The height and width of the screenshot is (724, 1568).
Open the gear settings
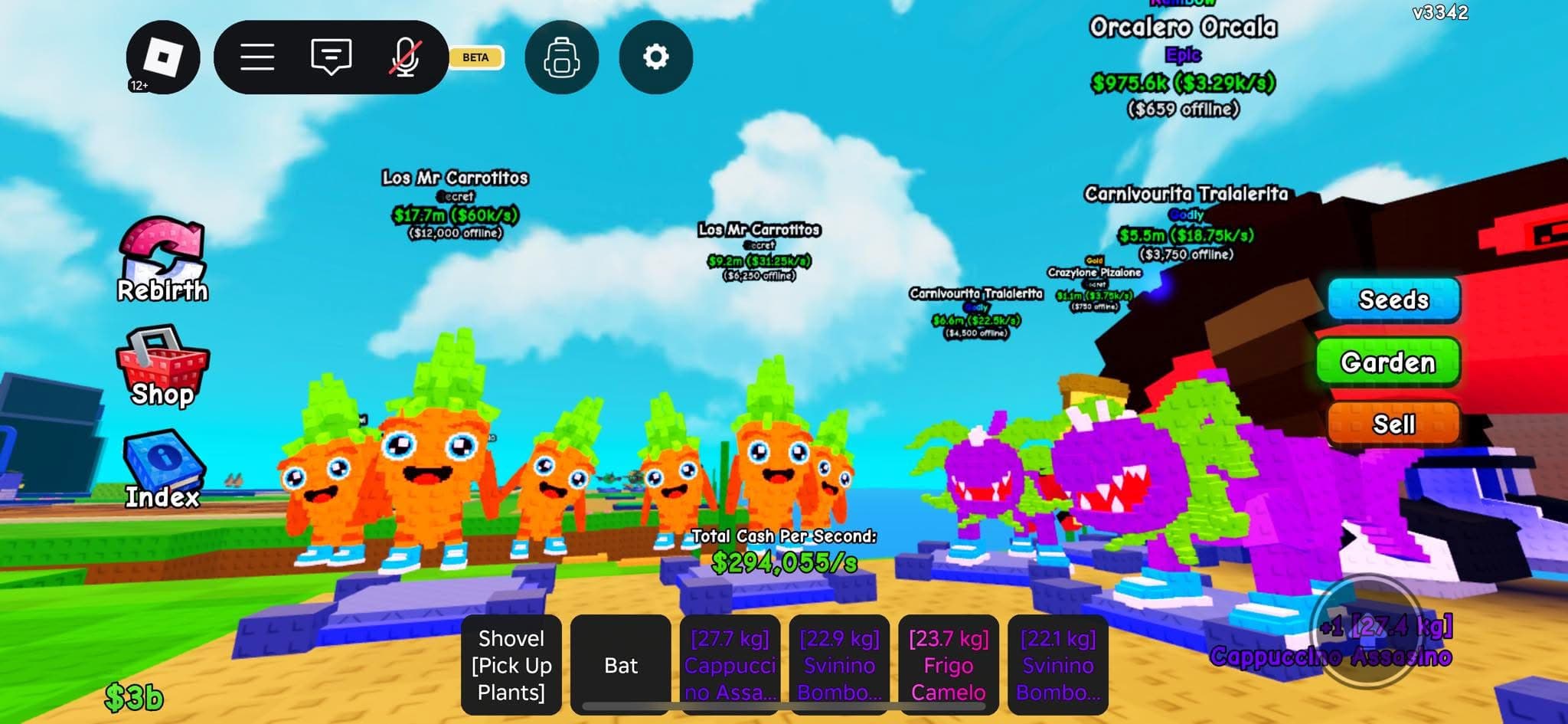[655, 57]
